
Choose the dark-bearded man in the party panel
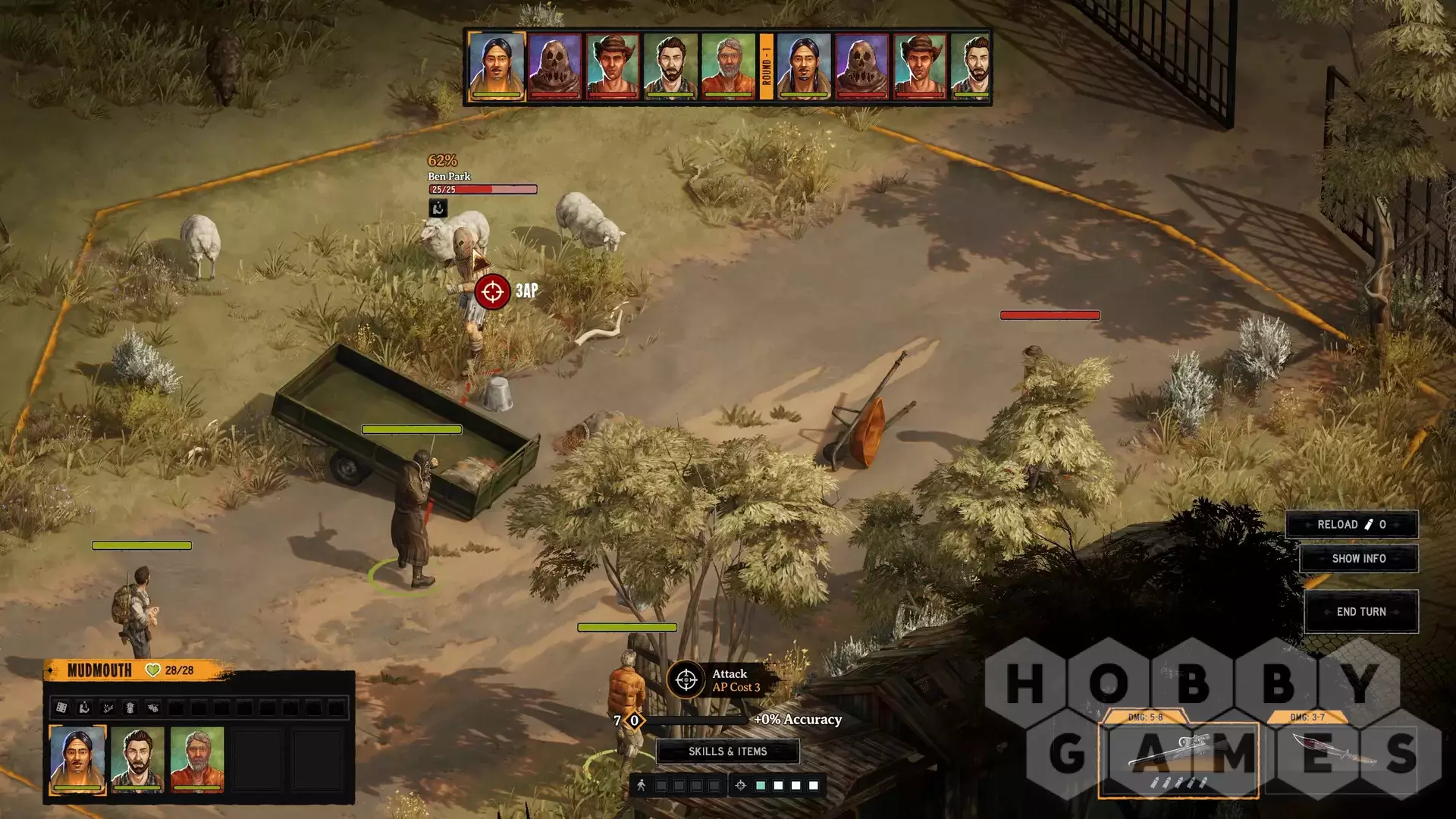(x=137, y=759)
